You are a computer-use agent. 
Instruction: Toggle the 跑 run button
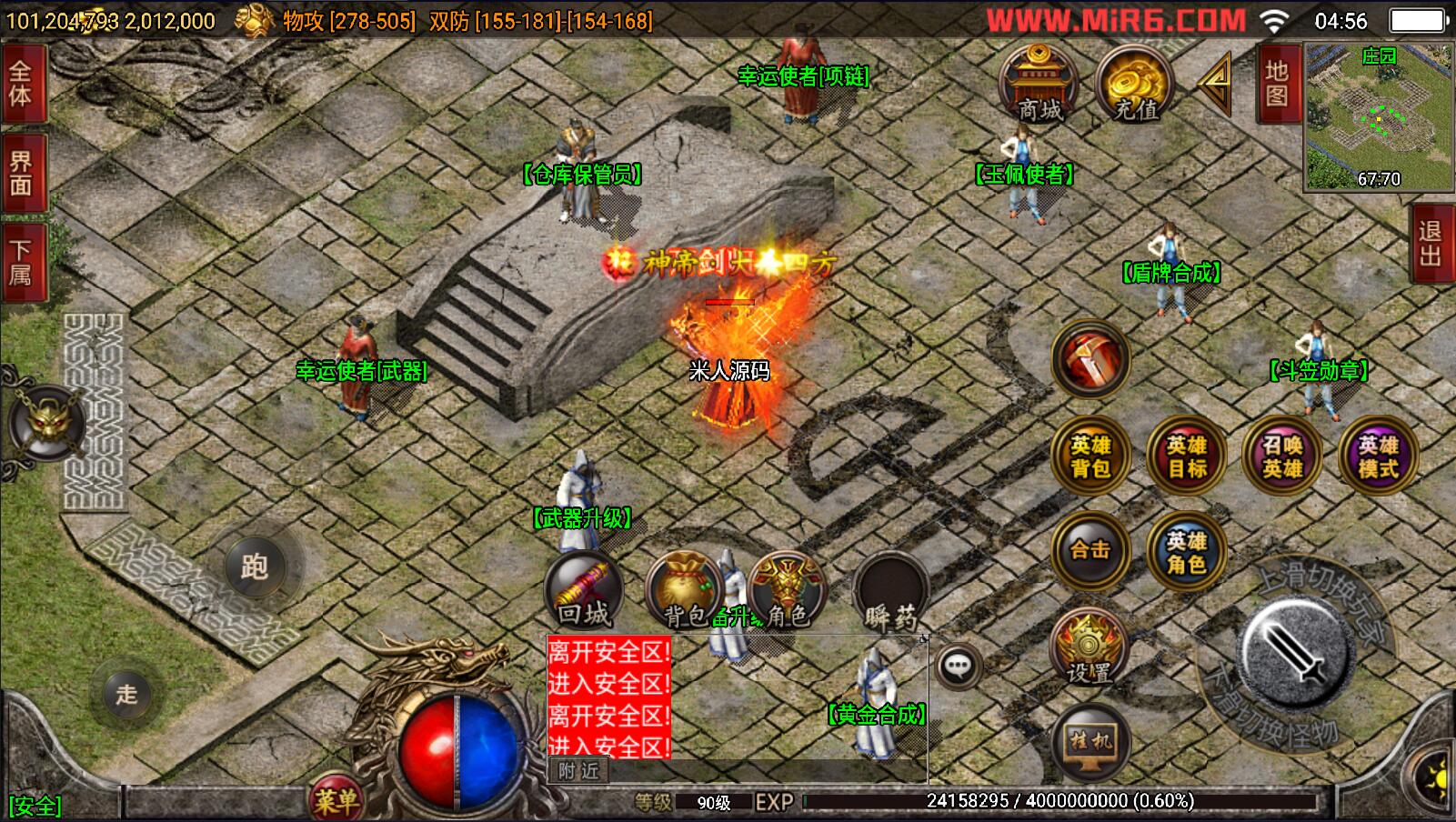255,566
